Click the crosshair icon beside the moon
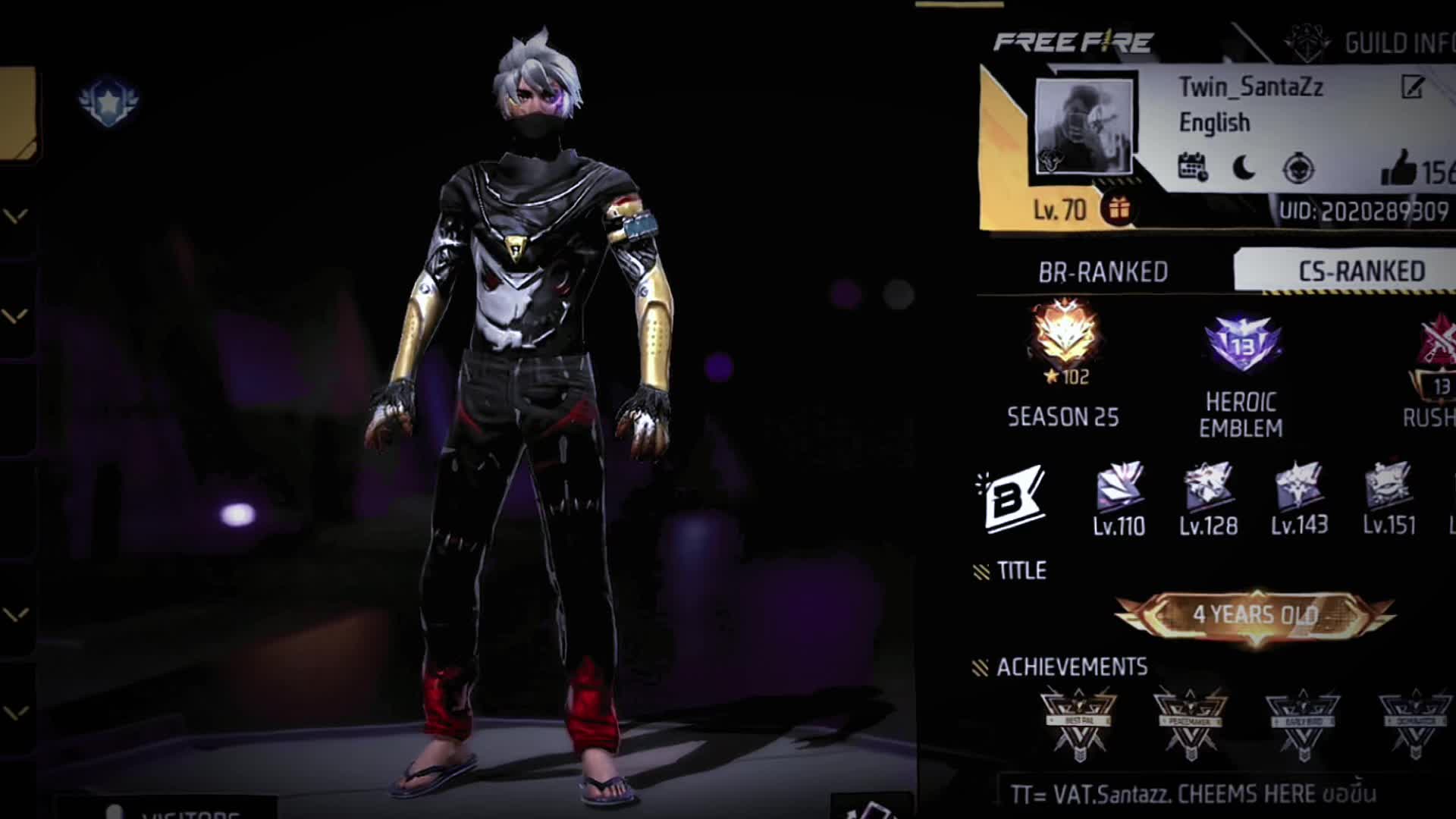Image resolution: width=1456 pixels, height=819 pixels. (1298, 168)
